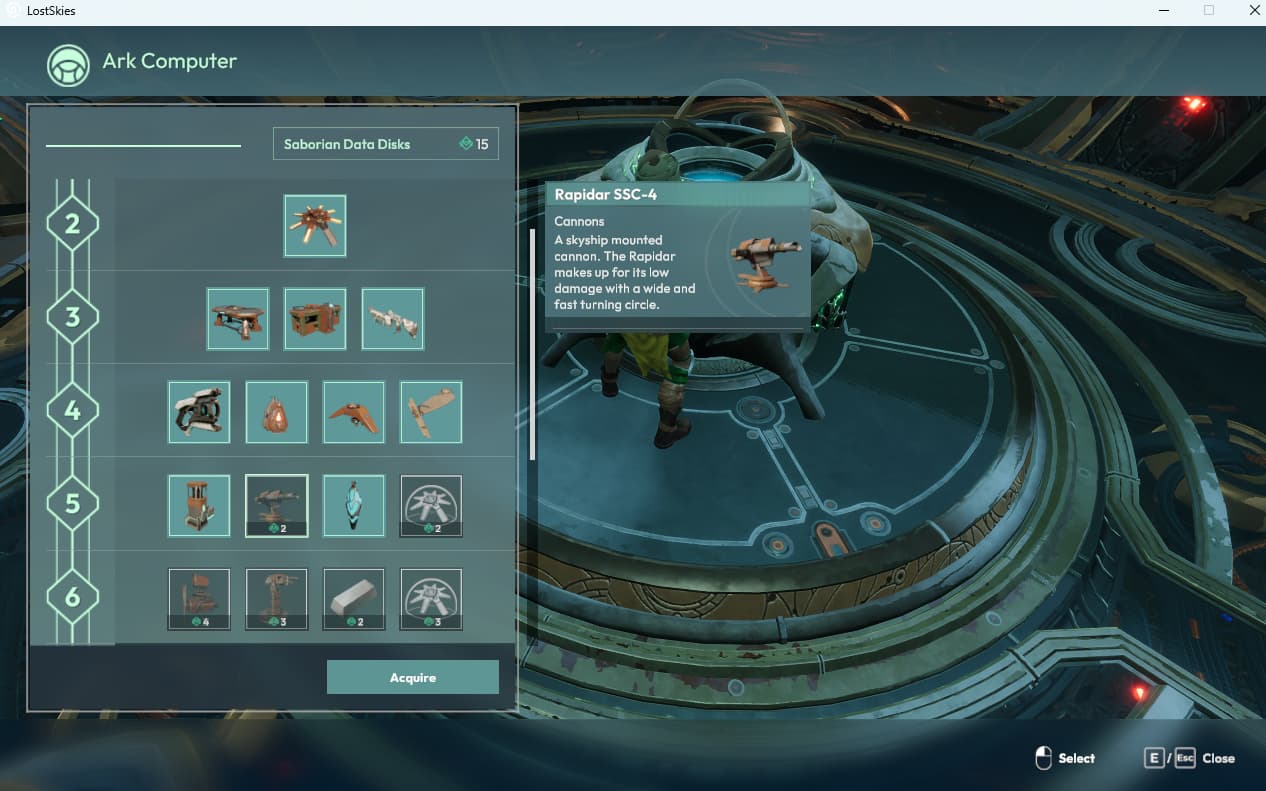Choose the tier 2 spiked core schematic
Viewport: 1266px width, 791px height.
[x=315, y=225]
